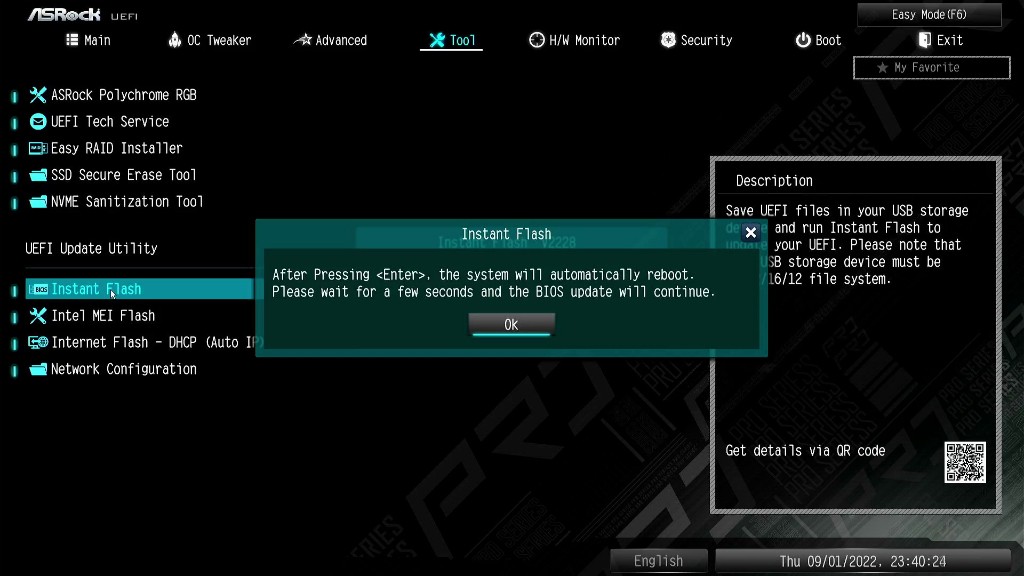Viewport: 1024px width, 576px height.
Task: Switch to Easy Mode
Action: [929, 15]
